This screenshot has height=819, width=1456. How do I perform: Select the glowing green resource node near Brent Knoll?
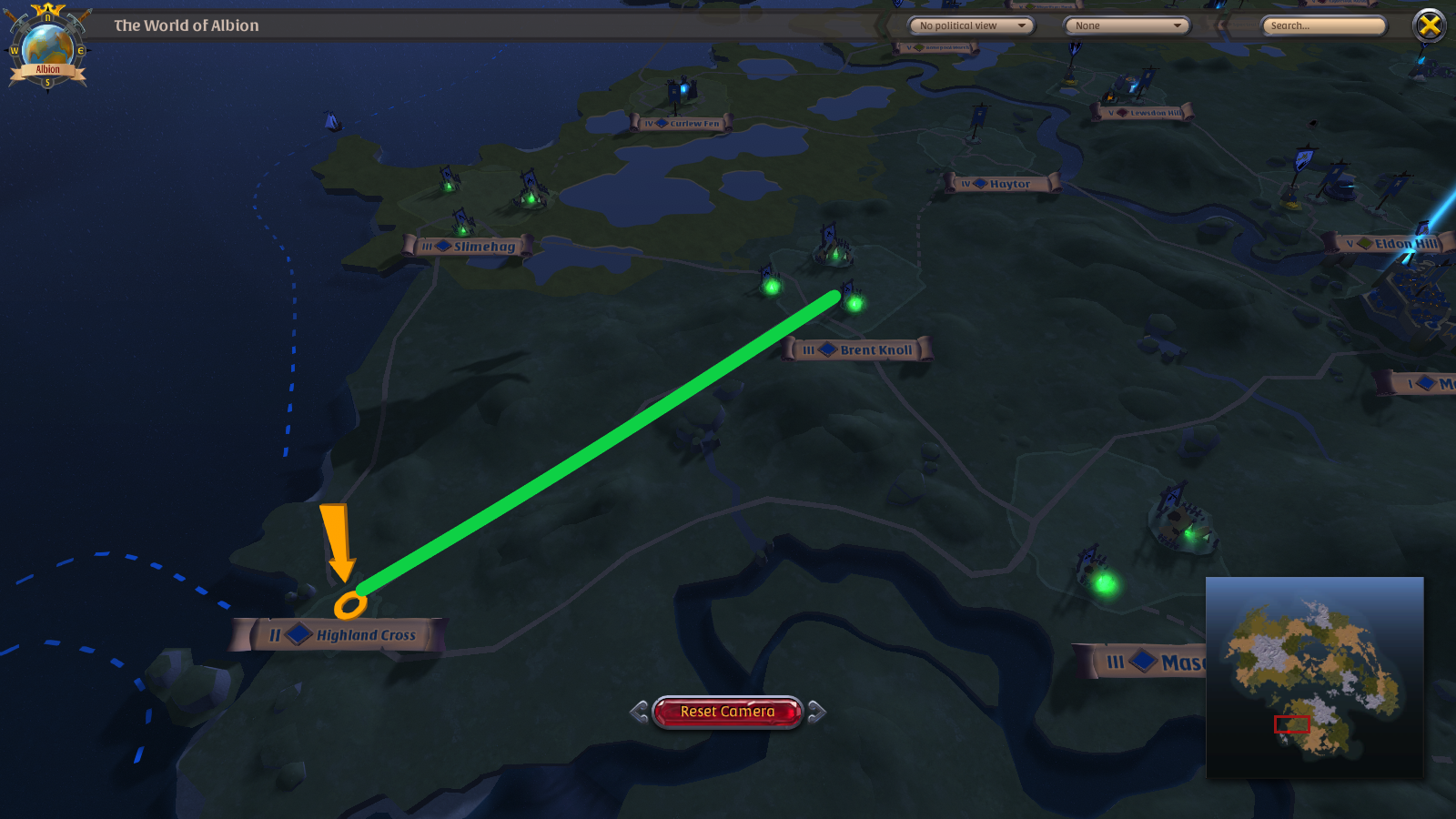click(x=854, y=303)
